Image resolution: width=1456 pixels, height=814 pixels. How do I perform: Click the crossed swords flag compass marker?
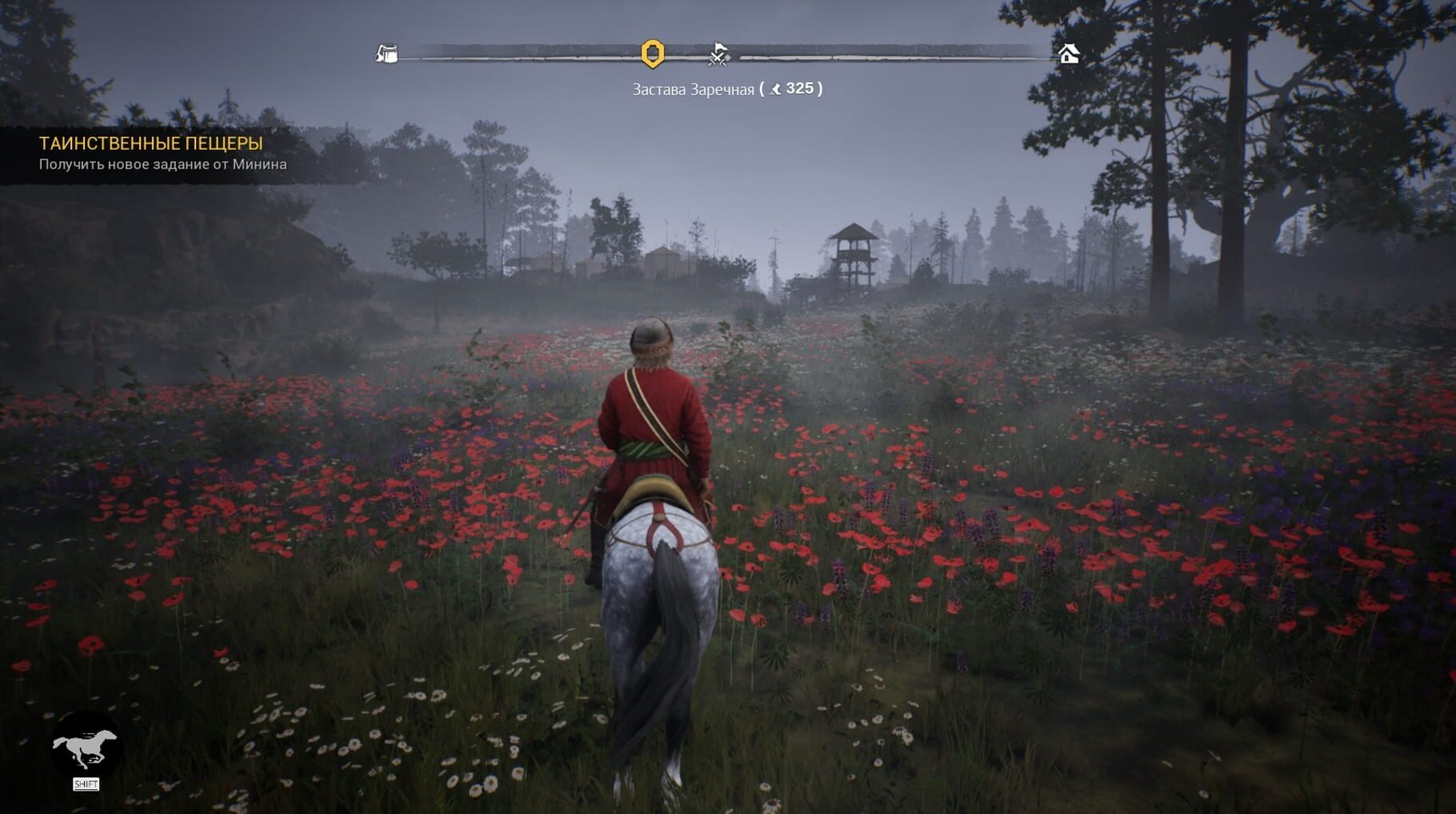(719, 54)
